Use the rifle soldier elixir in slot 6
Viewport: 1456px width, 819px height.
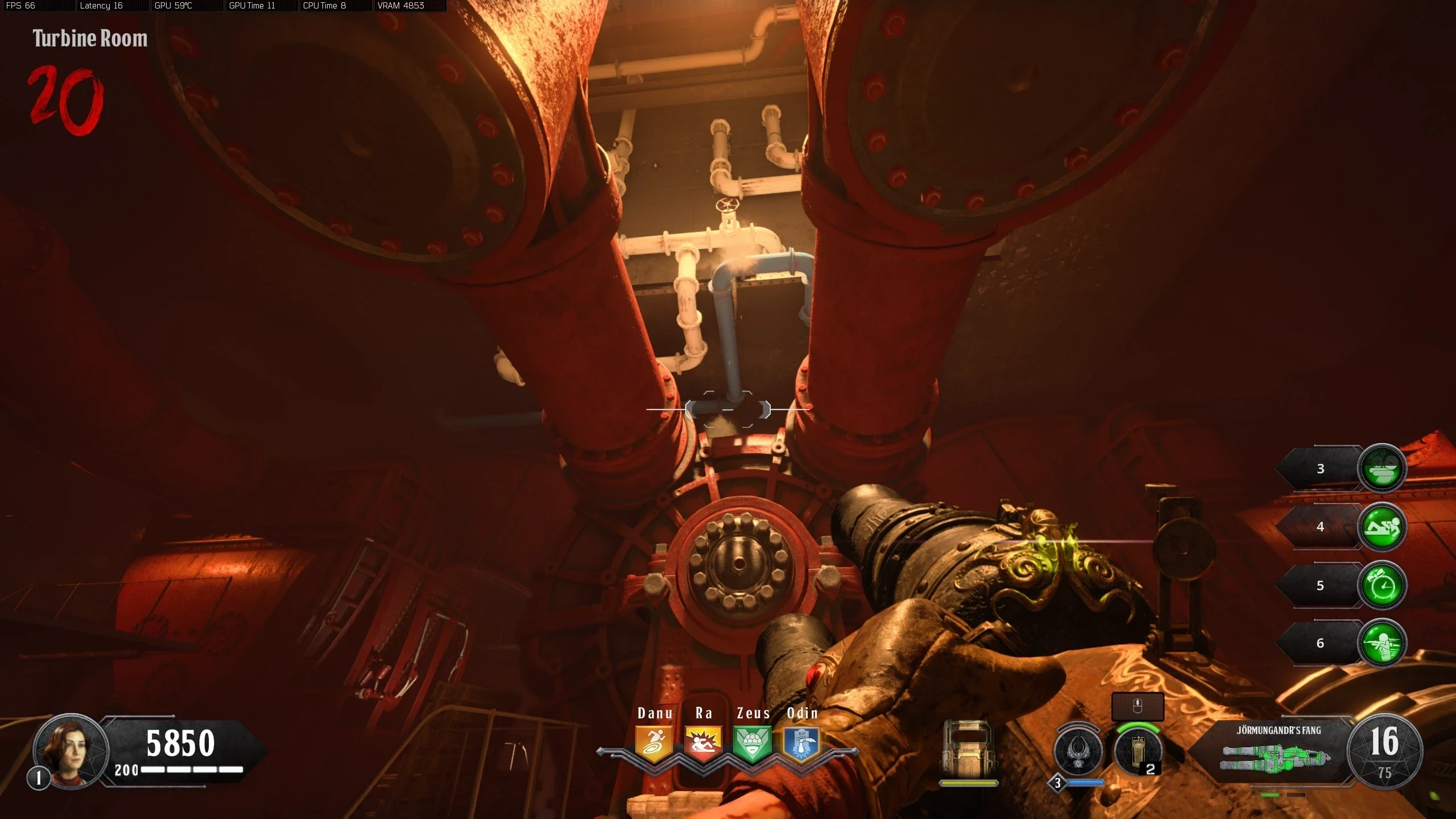pyautogui.click(x=1381, y=643)
